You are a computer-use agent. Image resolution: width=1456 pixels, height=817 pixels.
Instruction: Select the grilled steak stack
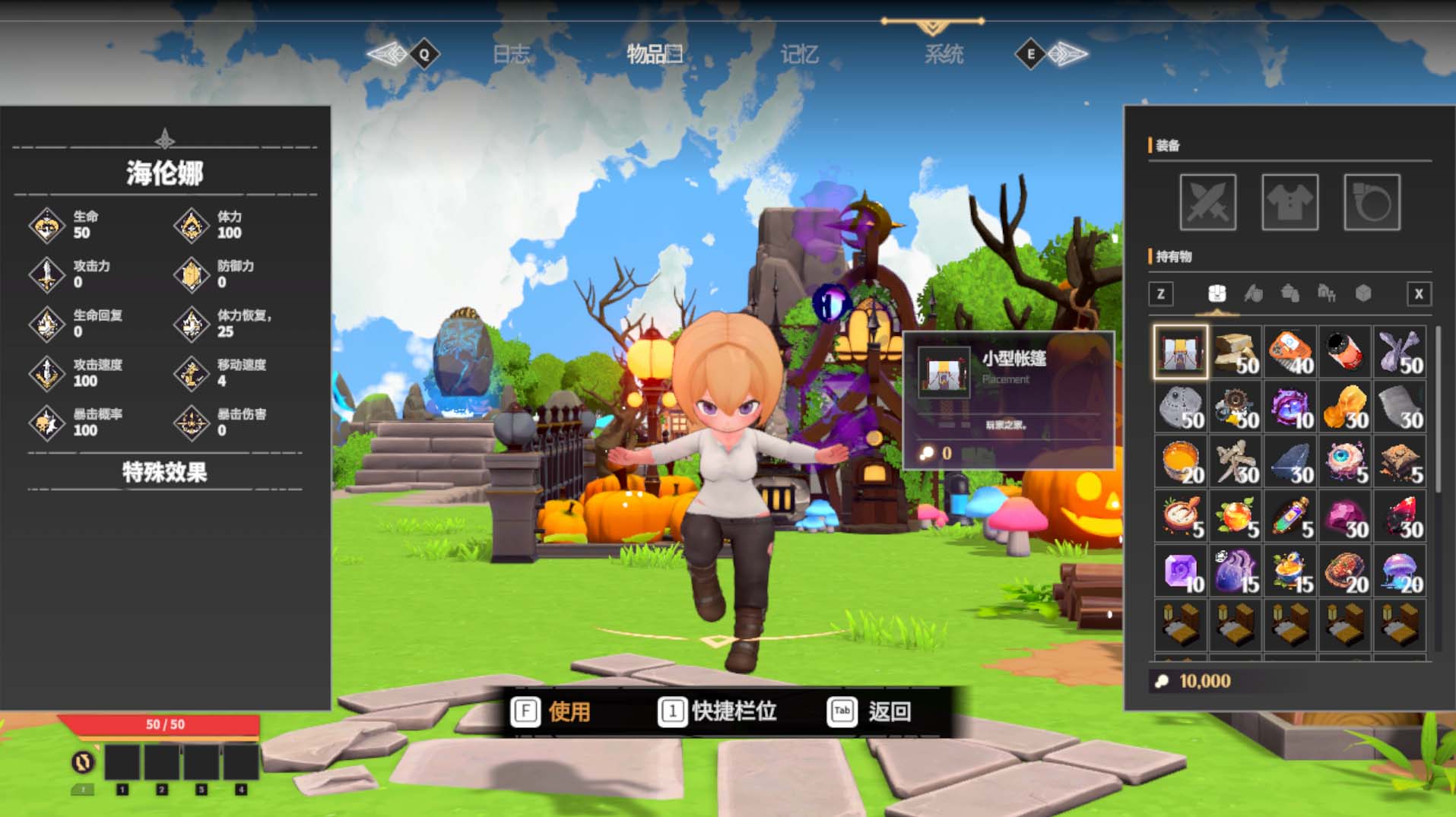click(x=1344, y=572)
